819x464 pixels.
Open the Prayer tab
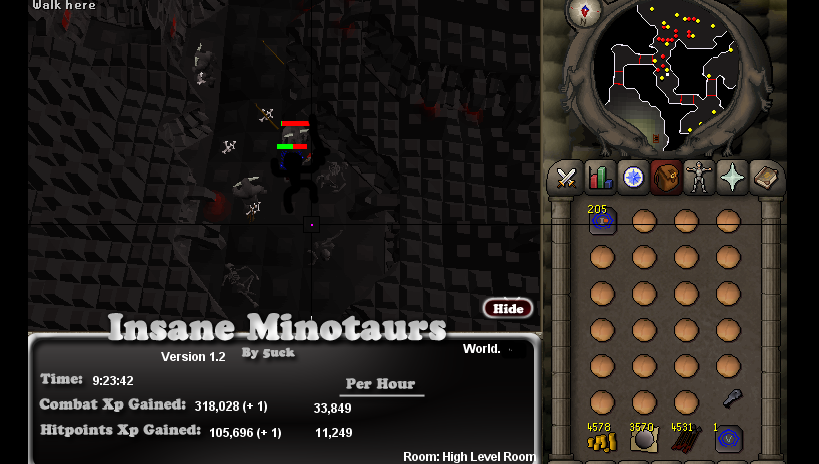click(x=732, y=178)
